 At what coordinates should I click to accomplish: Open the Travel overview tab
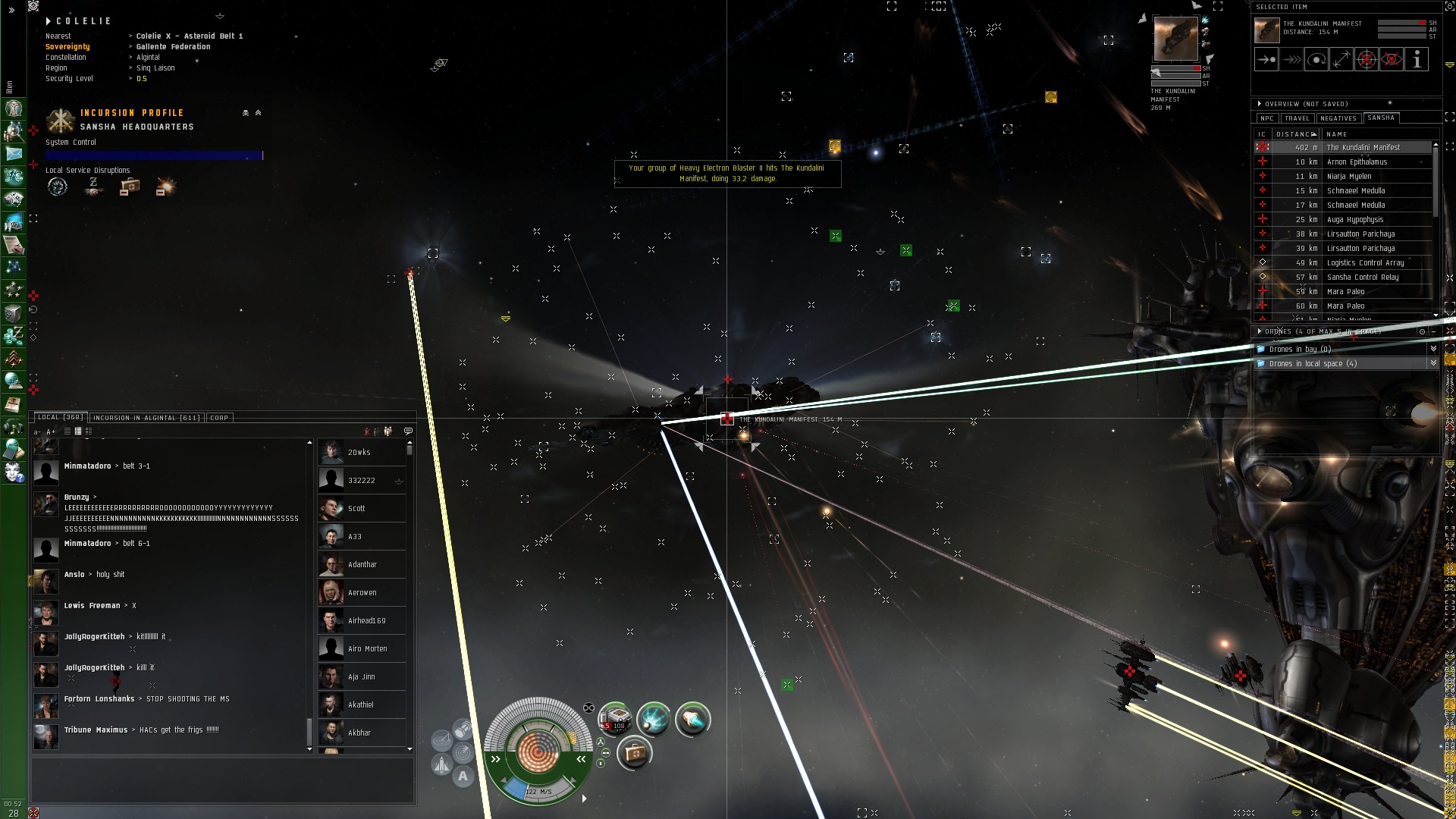1297,118
